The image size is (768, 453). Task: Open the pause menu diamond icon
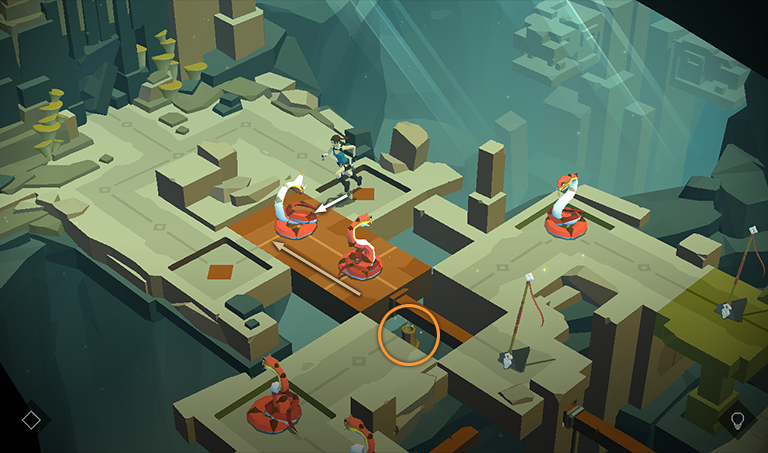[x=31, y=420]
